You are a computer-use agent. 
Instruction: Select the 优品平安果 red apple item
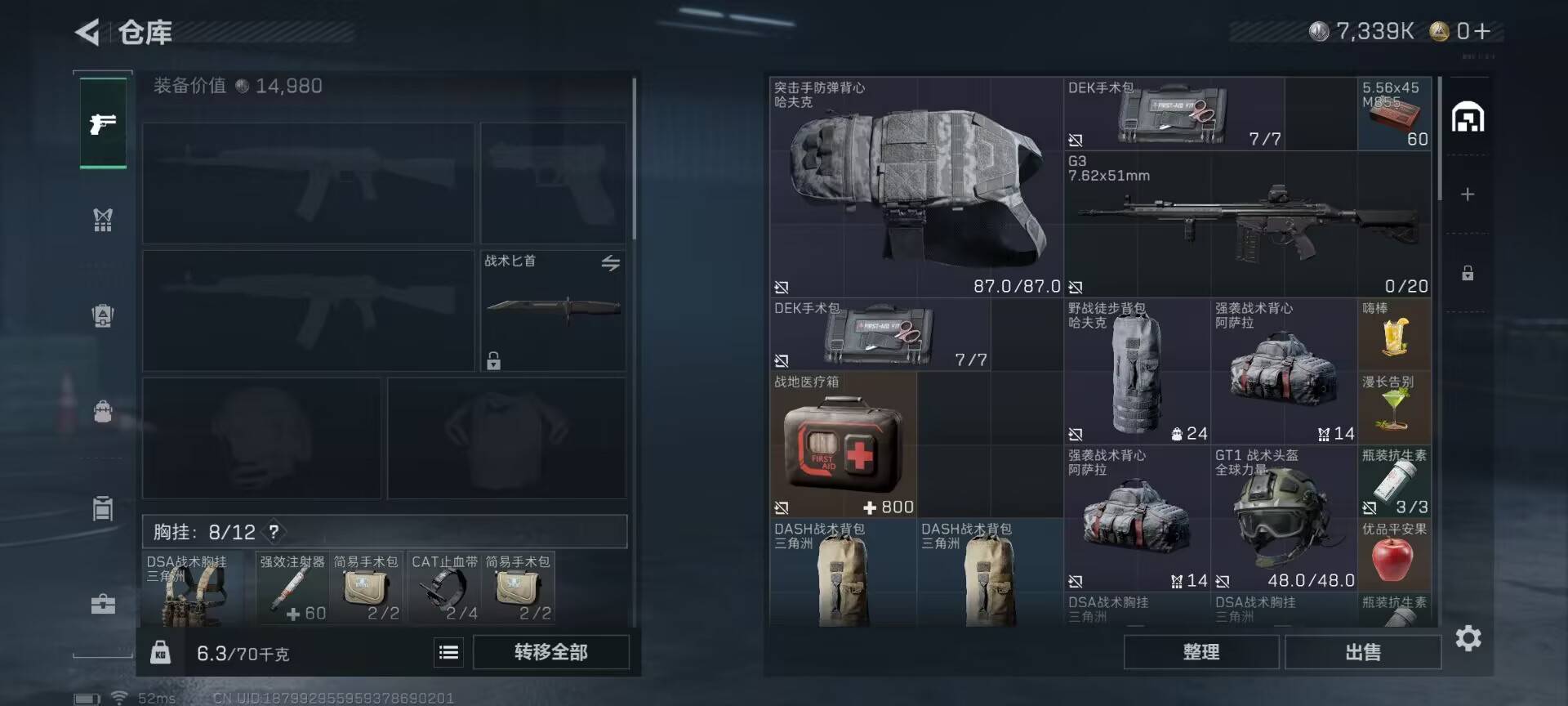[x=1394, y=557]
